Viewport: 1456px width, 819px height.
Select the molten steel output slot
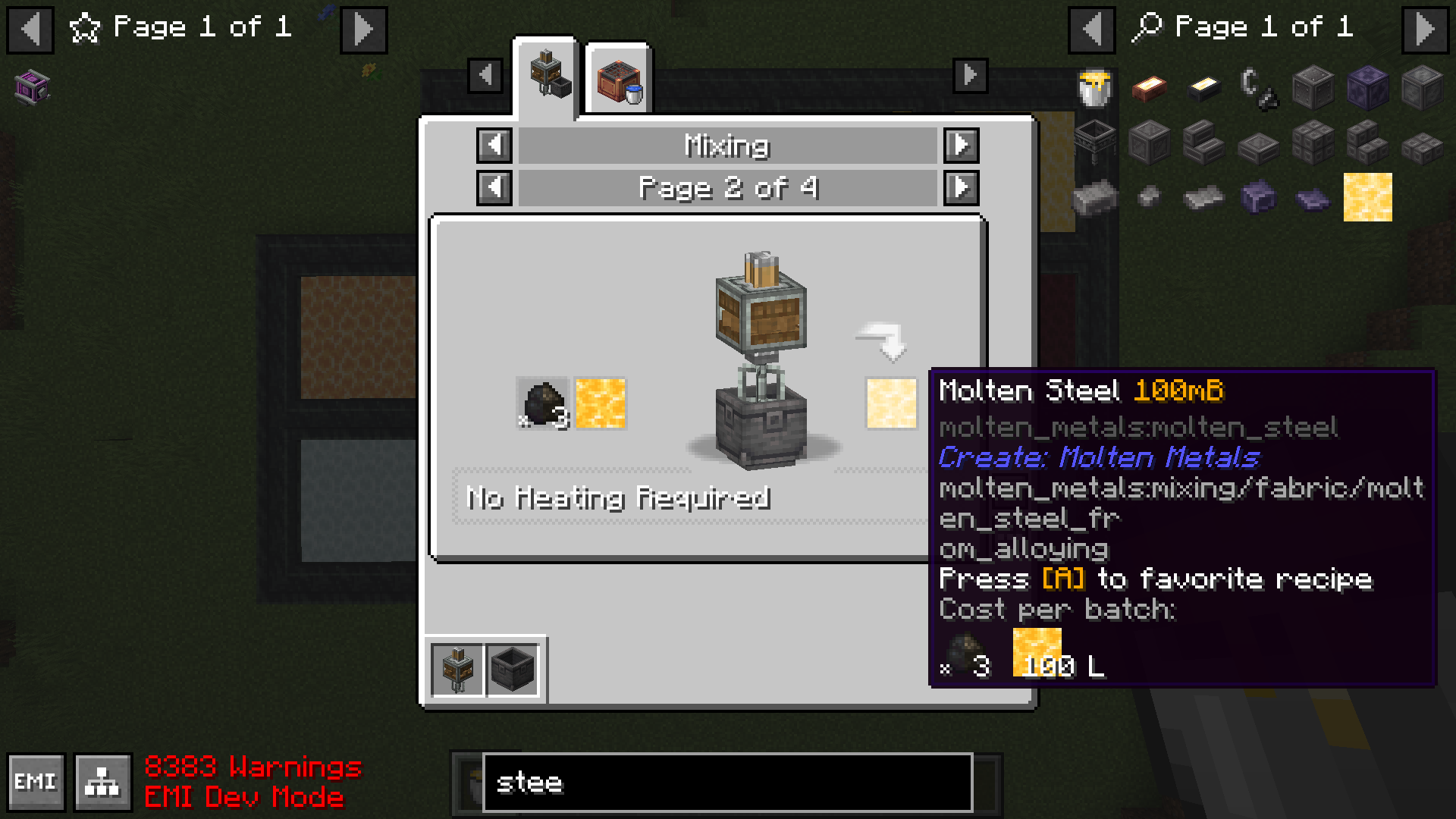pyautogui.click(x=891, y=403)
